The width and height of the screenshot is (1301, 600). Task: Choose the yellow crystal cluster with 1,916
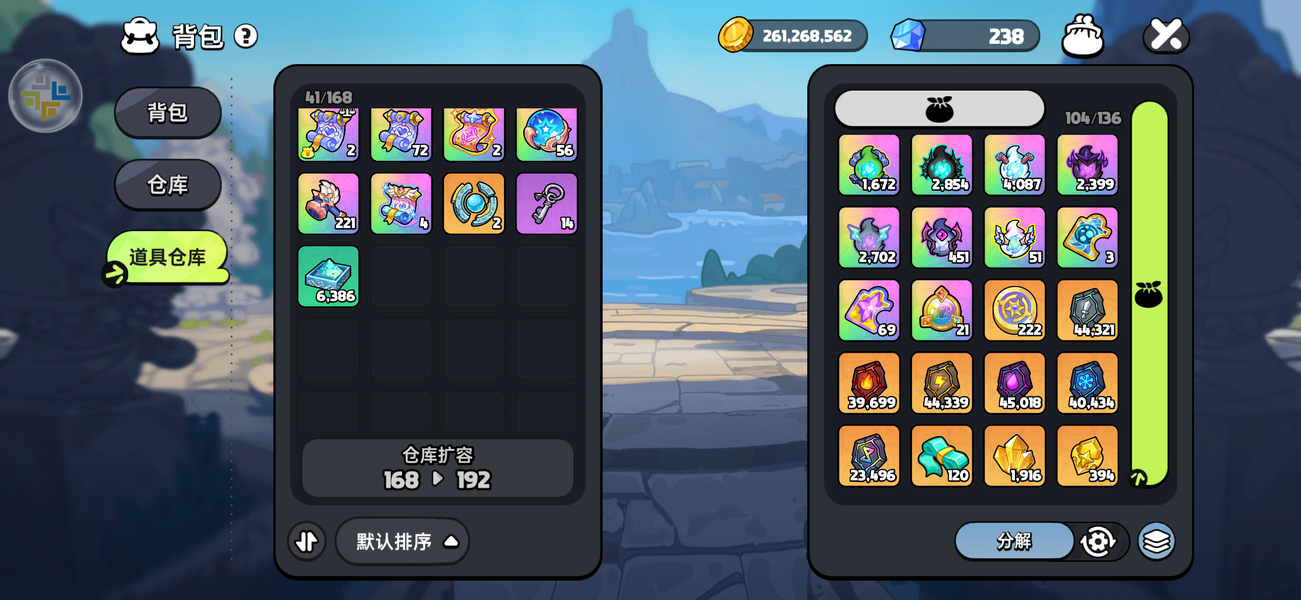(x=1014, y=456)
